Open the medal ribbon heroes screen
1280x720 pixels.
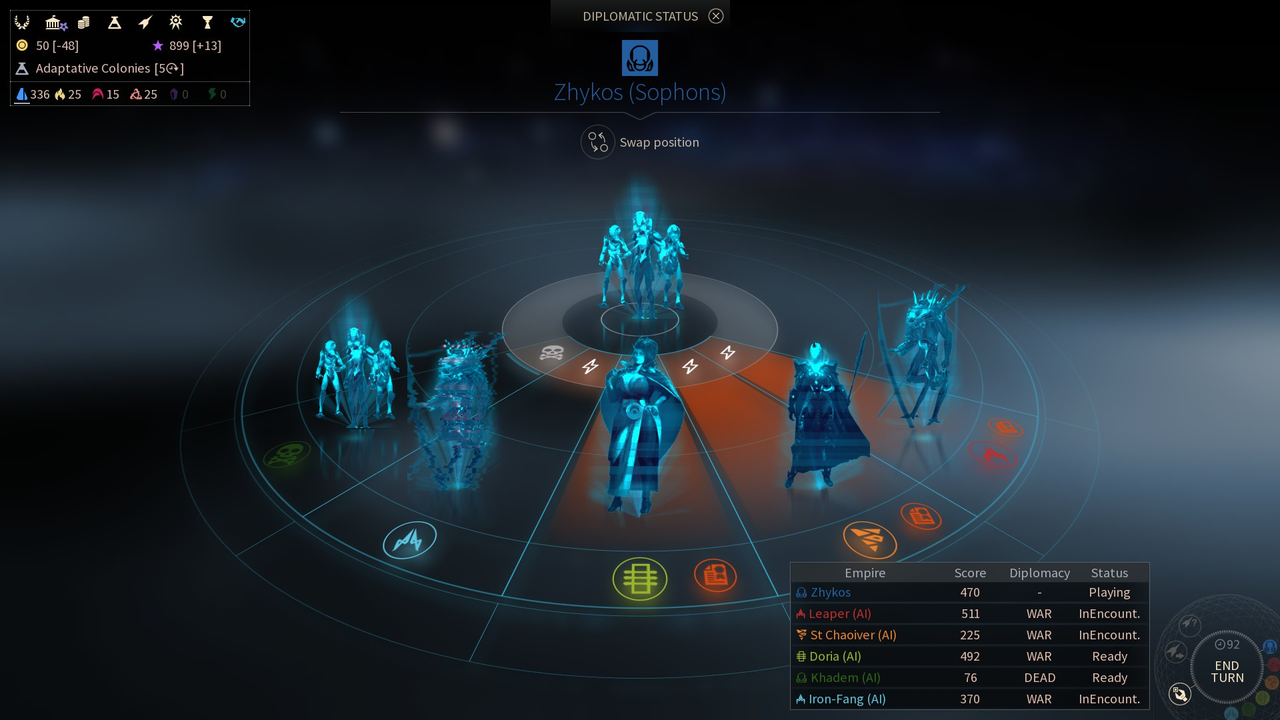point(176,22)
